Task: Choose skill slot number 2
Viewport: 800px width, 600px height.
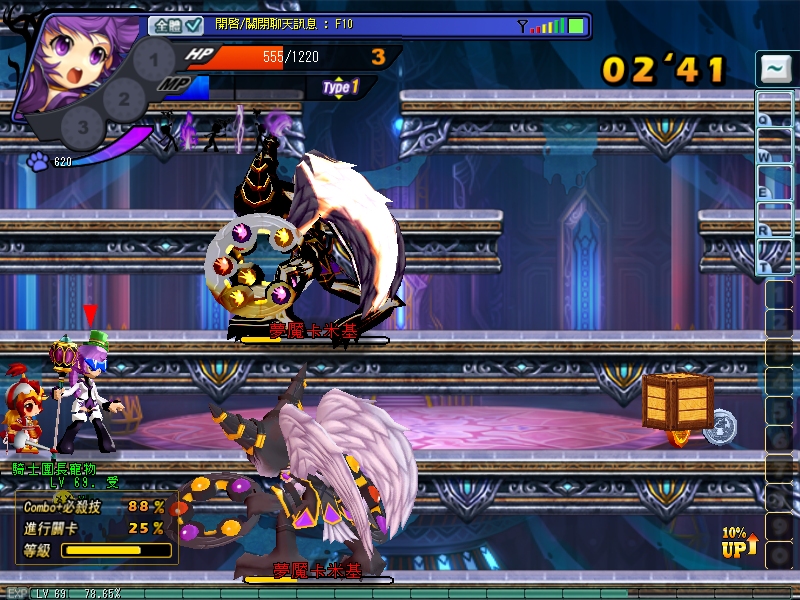Action: 124,99
